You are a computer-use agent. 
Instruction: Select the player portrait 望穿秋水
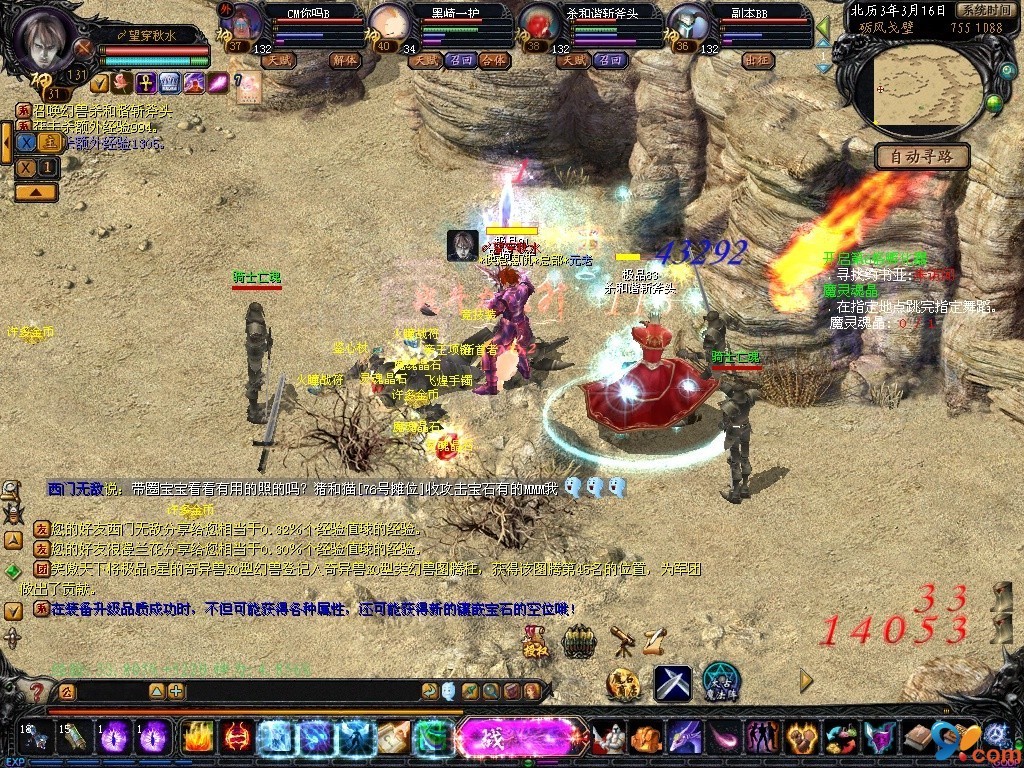[x=45, y=38]
